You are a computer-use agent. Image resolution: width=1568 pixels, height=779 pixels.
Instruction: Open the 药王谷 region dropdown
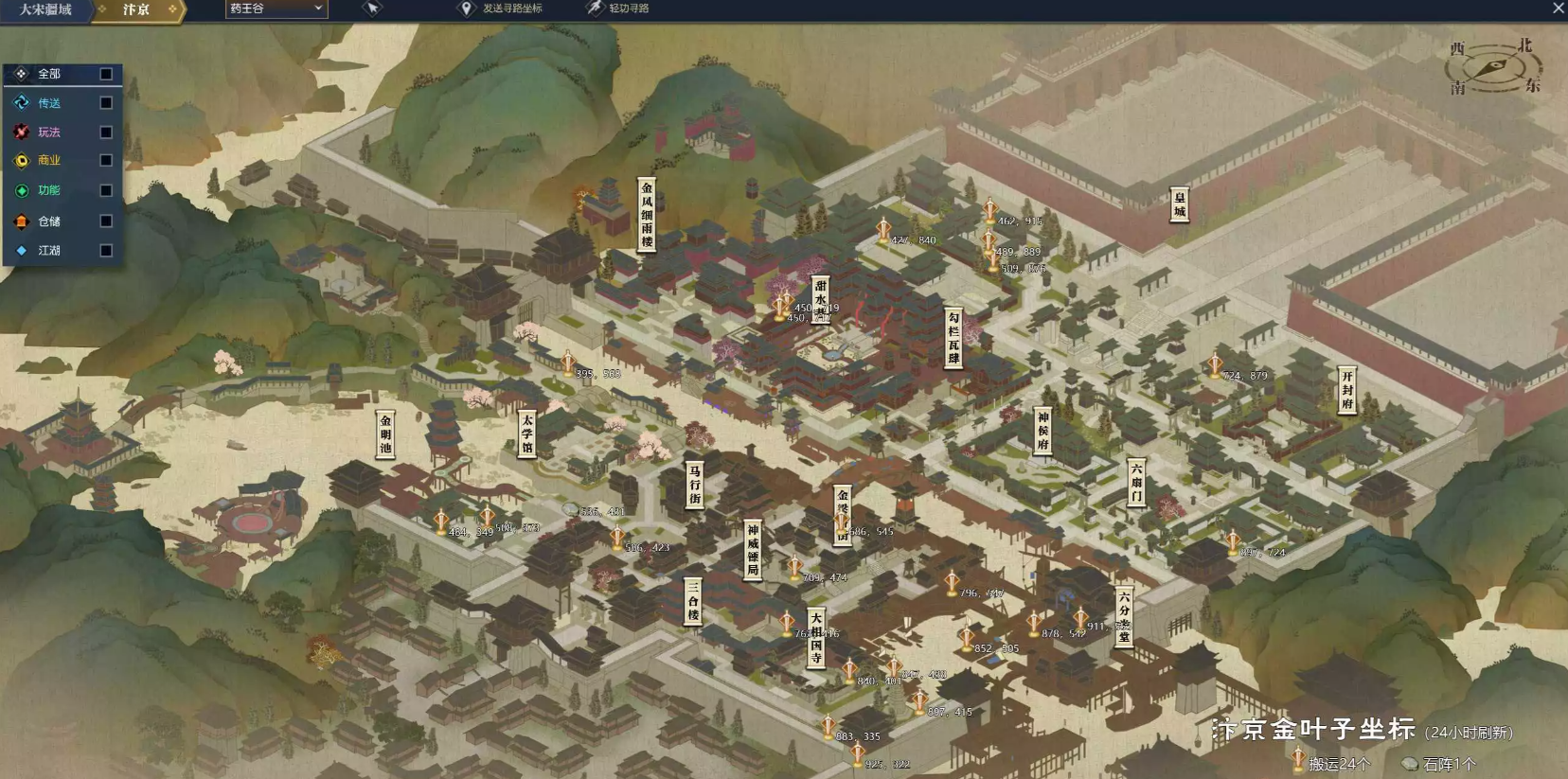pyautogui.click(x=276, y=9)
